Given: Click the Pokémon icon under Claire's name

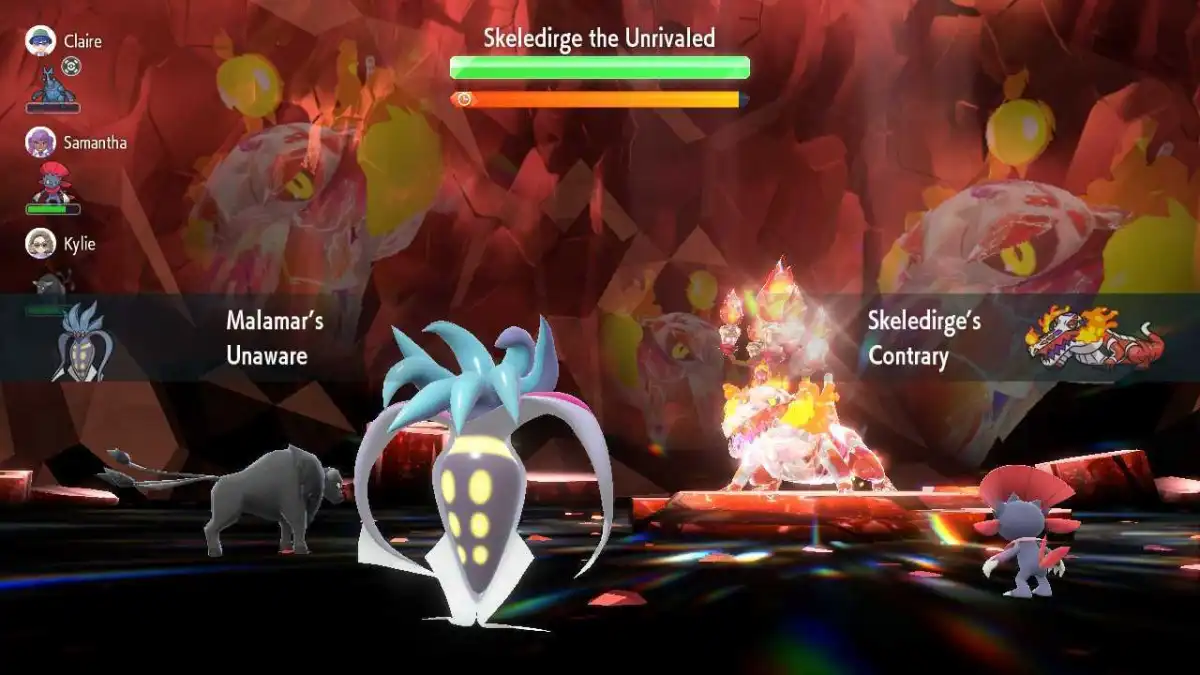Looking at the screenshot, I should click(x=52, y=84).
